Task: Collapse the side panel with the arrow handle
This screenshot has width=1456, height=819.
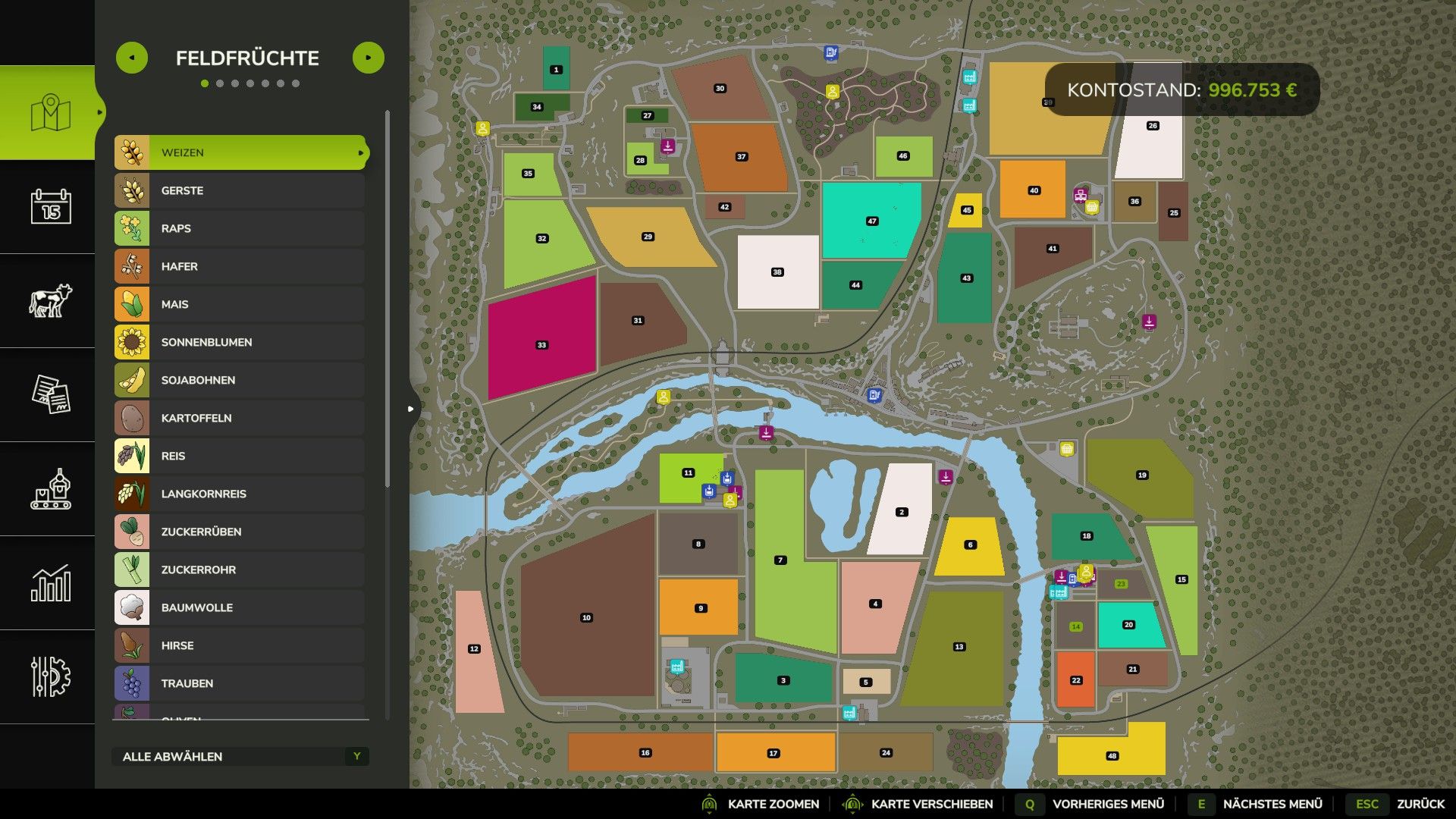Action: [410, 409]
